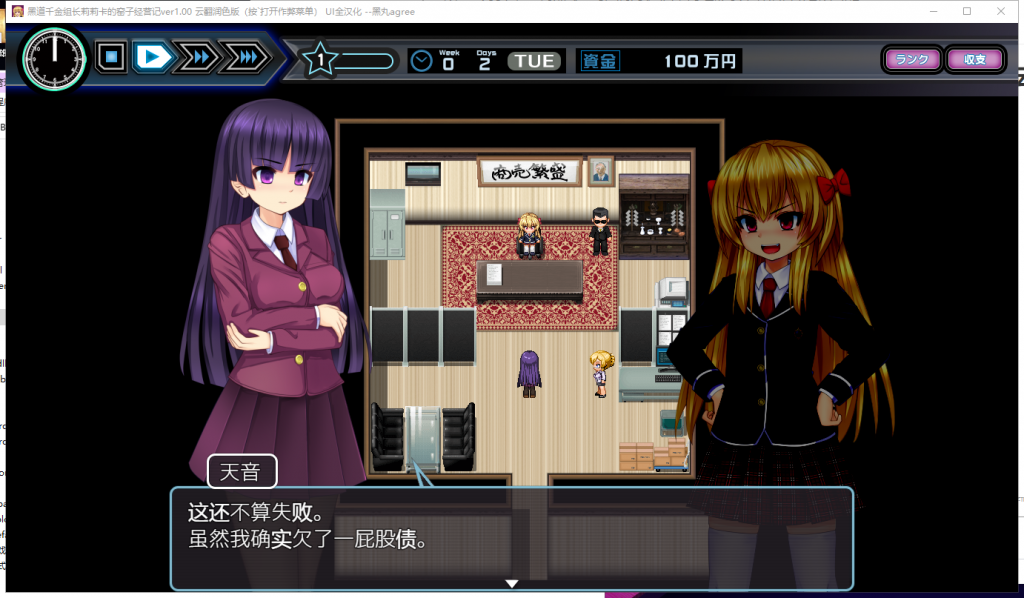Set the triple-arrow fastest speed
1024x598 pixels.
242,58
